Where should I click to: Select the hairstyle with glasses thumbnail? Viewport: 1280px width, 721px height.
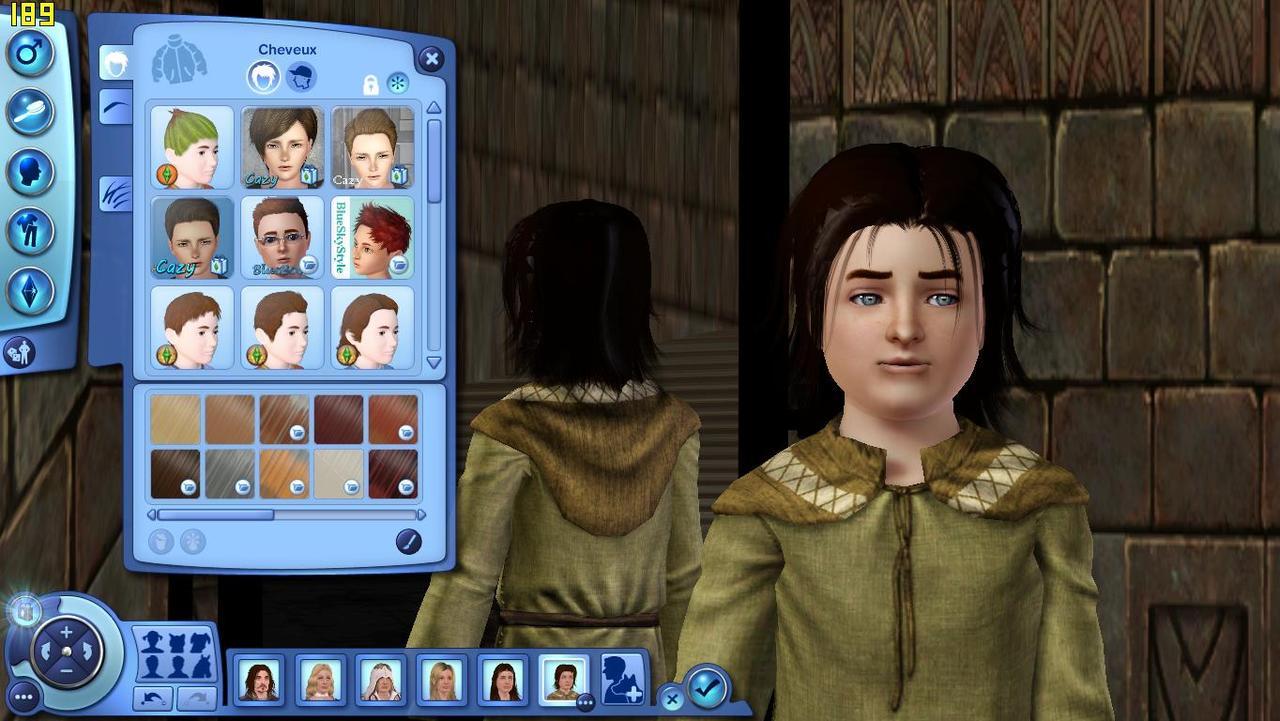[282, 237]
